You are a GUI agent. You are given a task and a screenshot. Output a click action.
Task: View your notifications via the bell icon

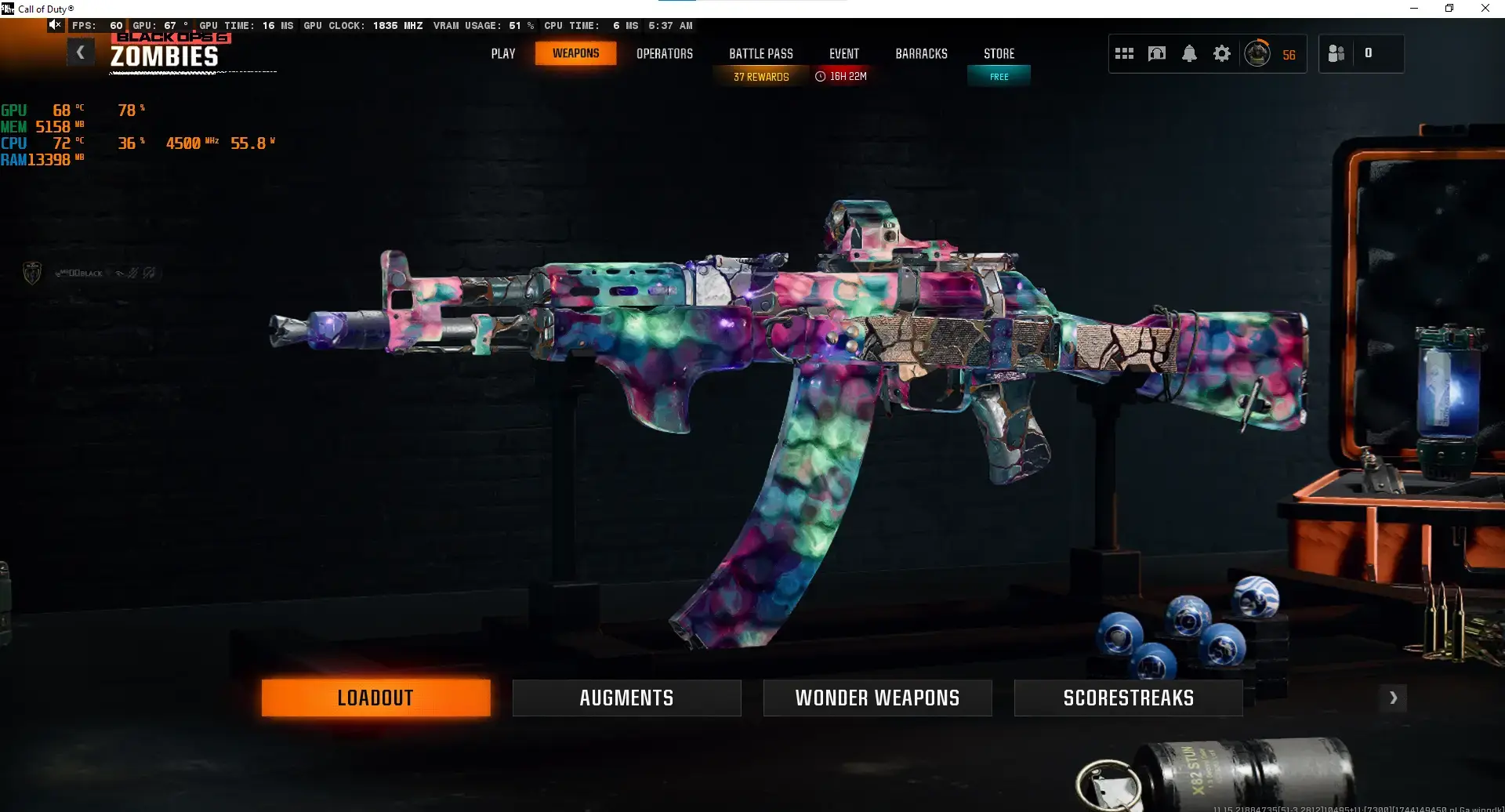(x=1190, y=53)
